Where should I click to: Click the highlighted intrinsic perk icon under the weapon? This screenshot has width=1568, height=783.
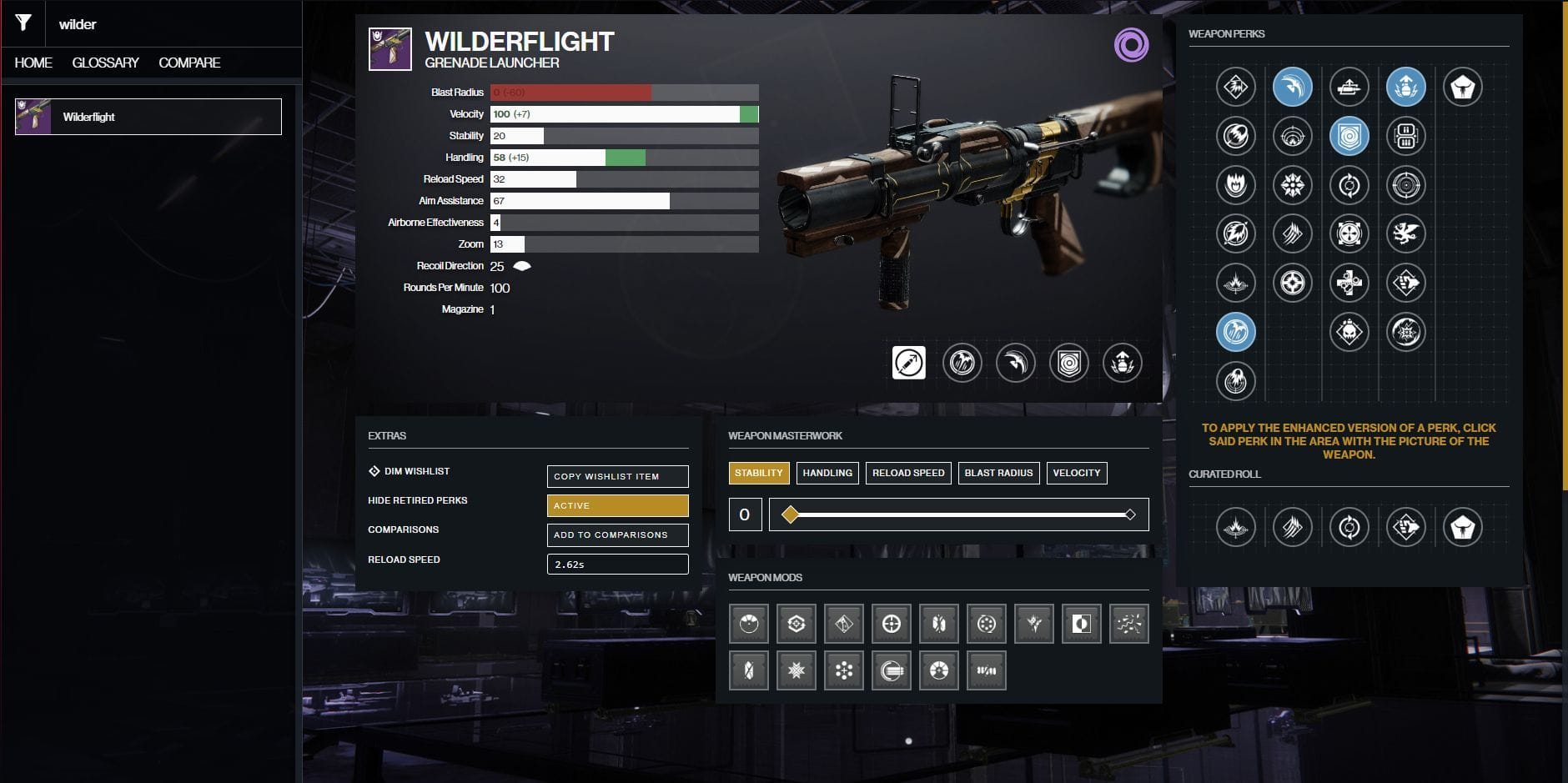[x=910, y=364]
